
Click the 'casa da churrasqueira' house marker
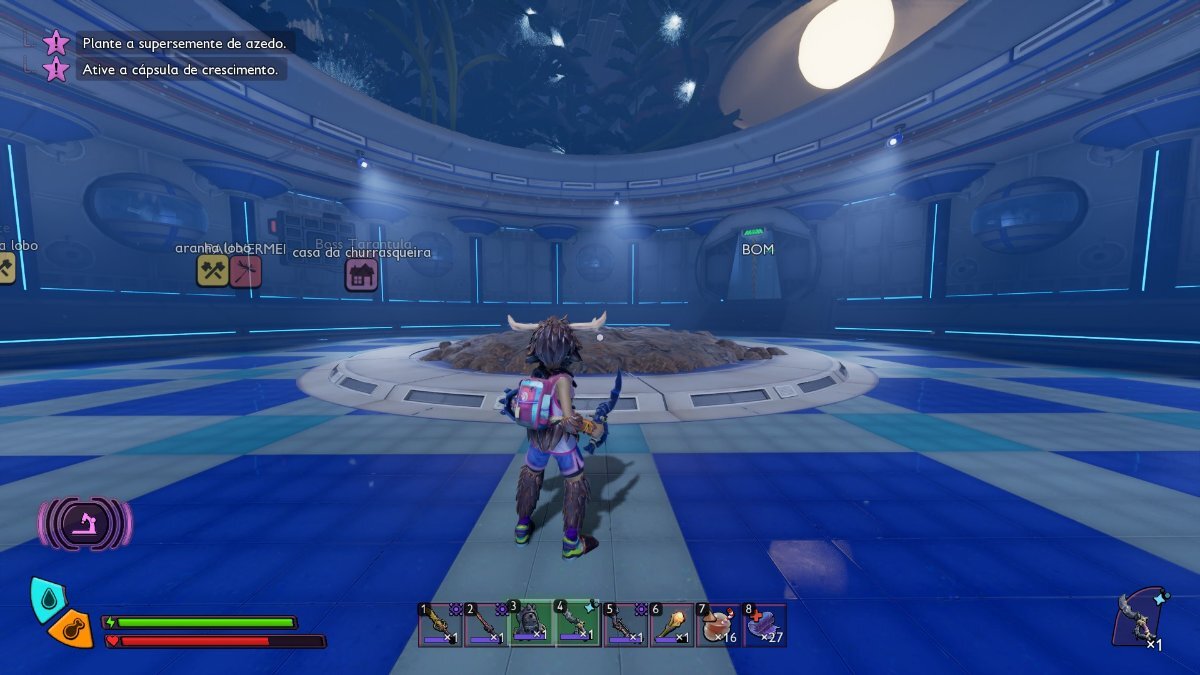click(x=361, y=275)
